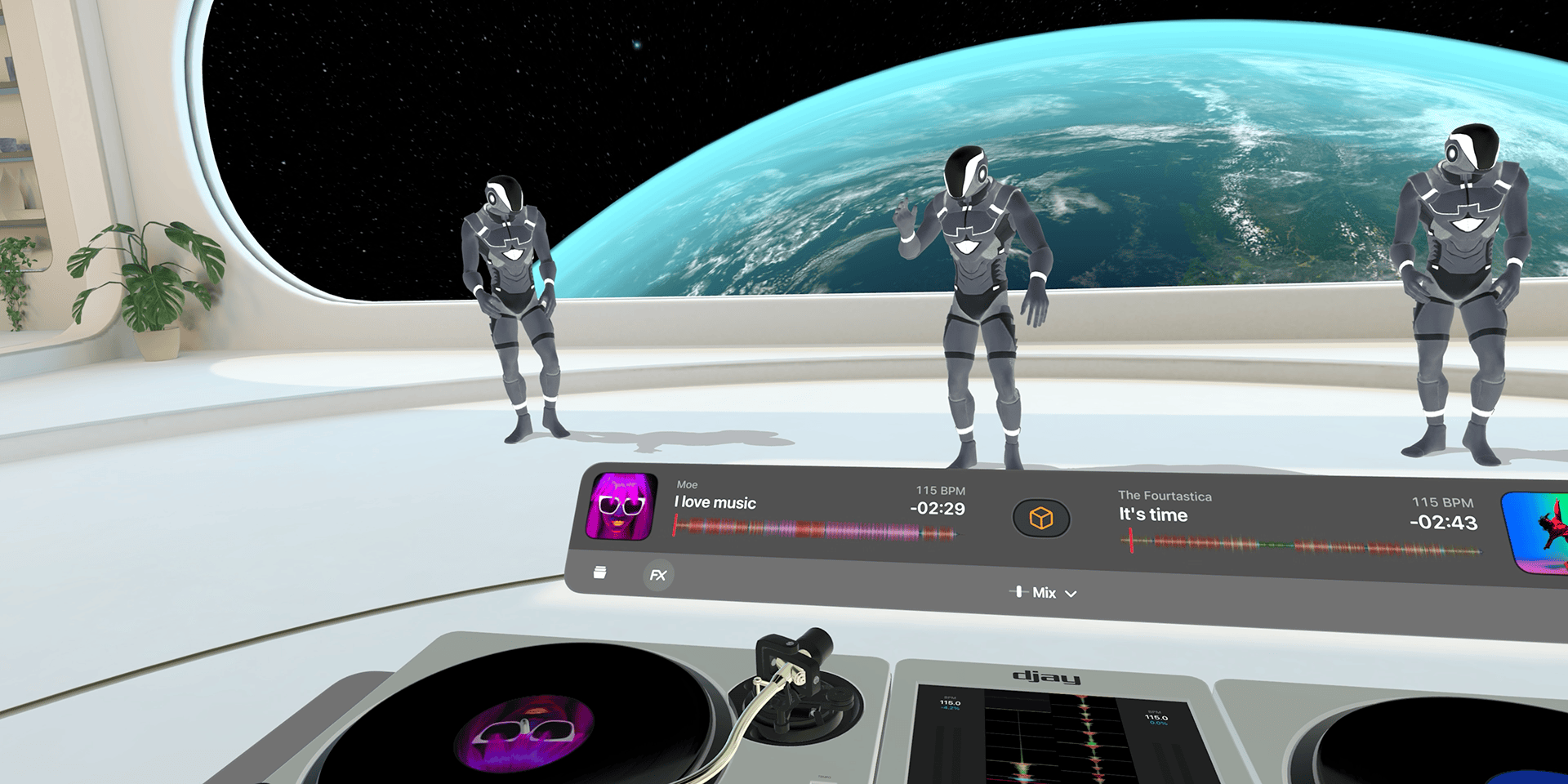
Task: Tap the orange cube environment icon
Action: point(1040,516)
